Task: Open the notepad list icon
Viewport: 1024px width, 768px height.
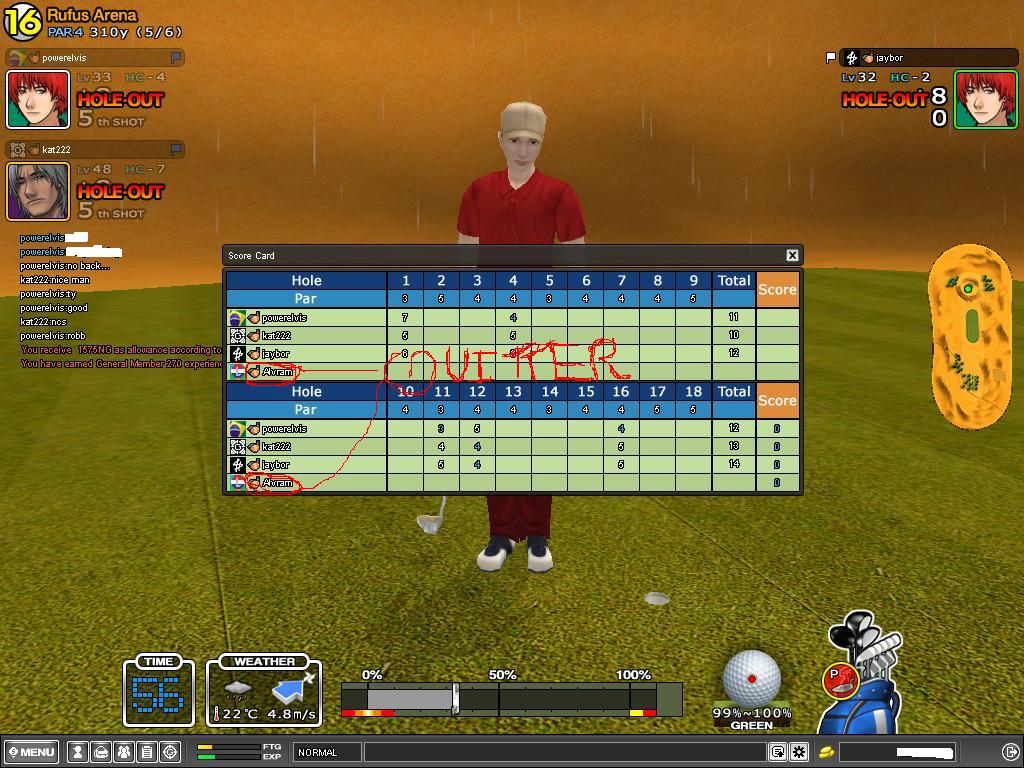Action: coord(147,752)
